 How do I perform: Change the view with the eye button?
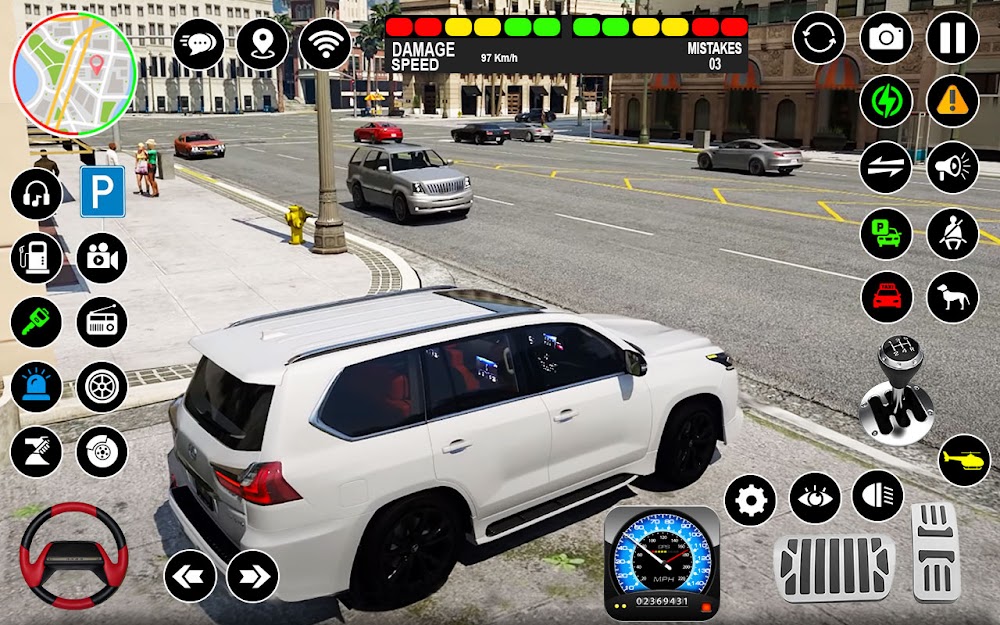(815, 497)
